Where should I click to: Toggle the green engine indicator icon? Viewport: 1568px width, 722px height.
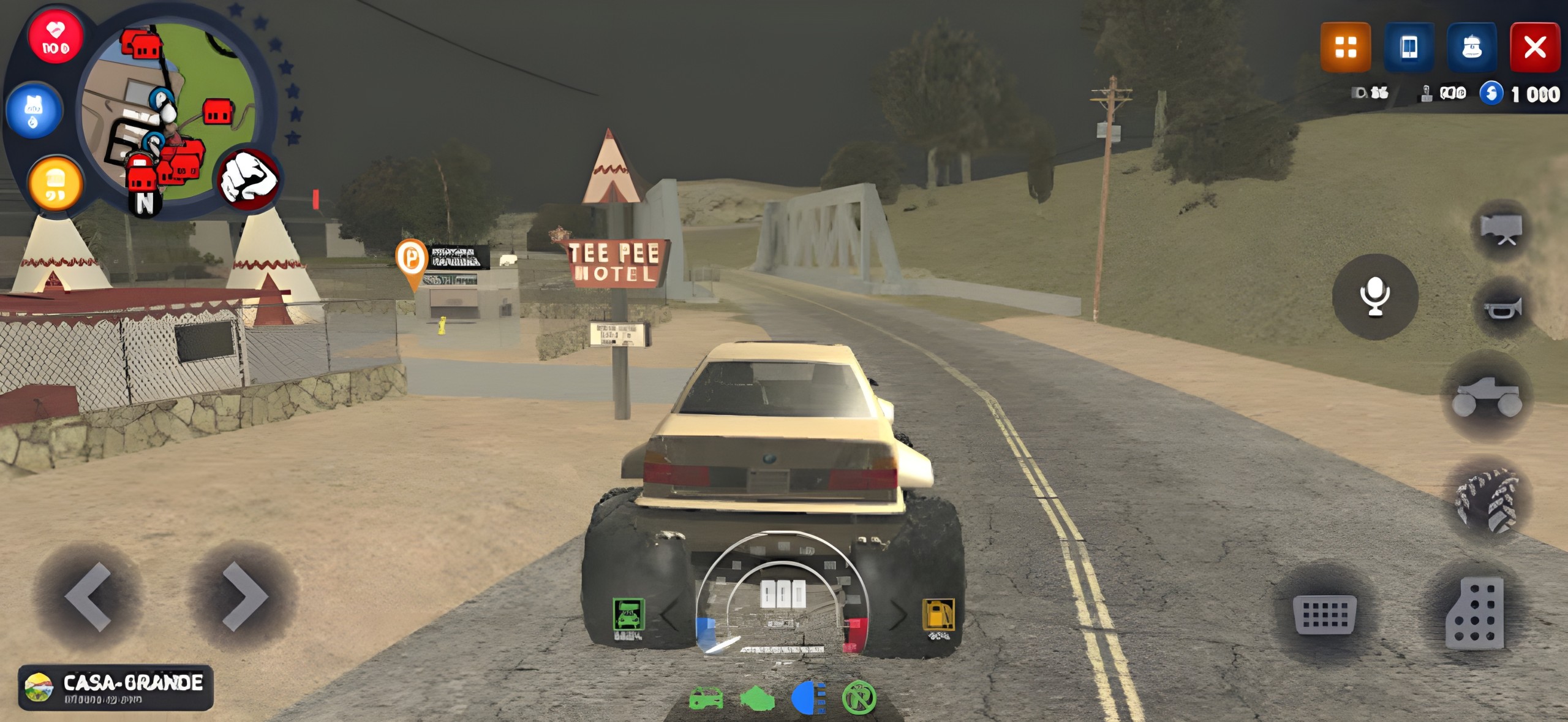pyautogui.click(x=758, y=698)
